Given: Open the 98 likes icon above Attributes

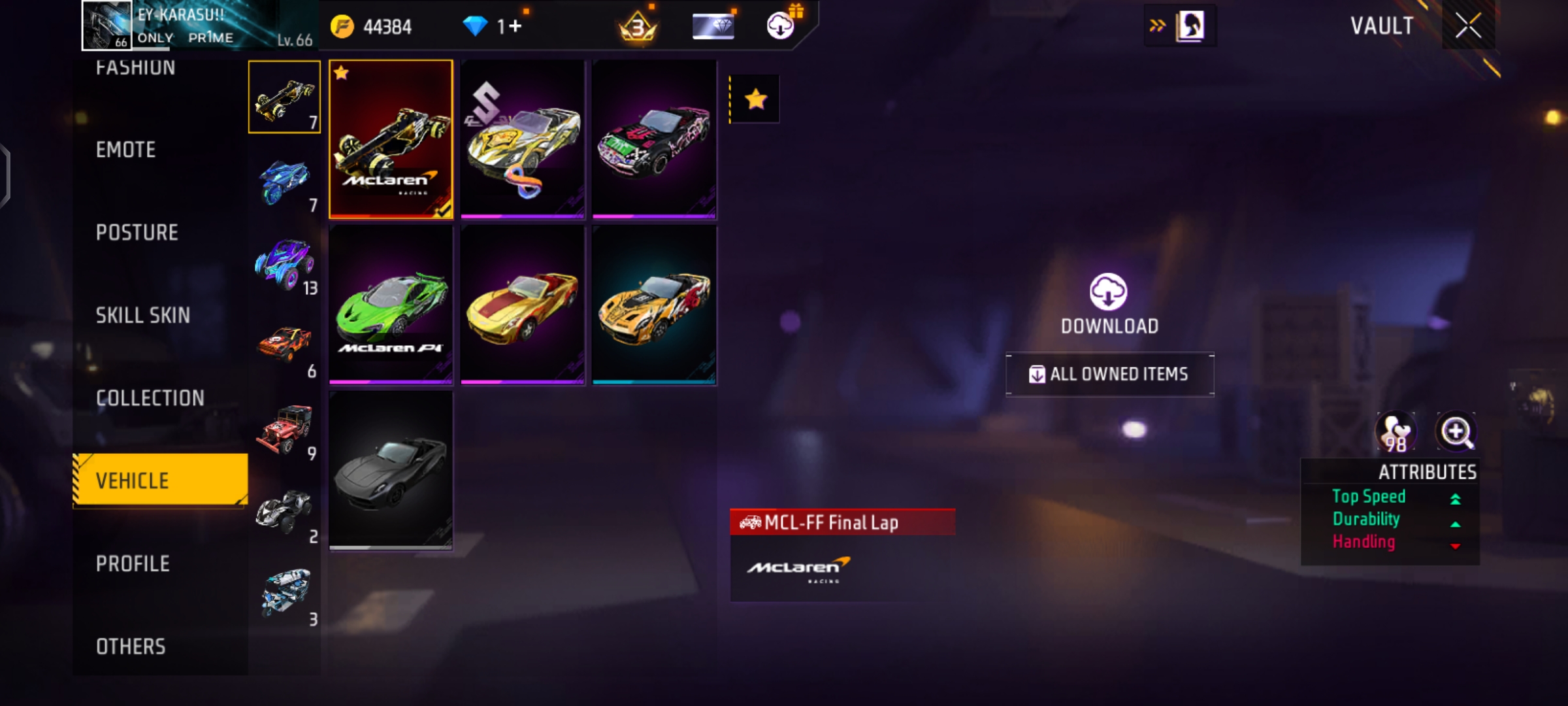Looking at the screenshot, I should pos(1396,431).
